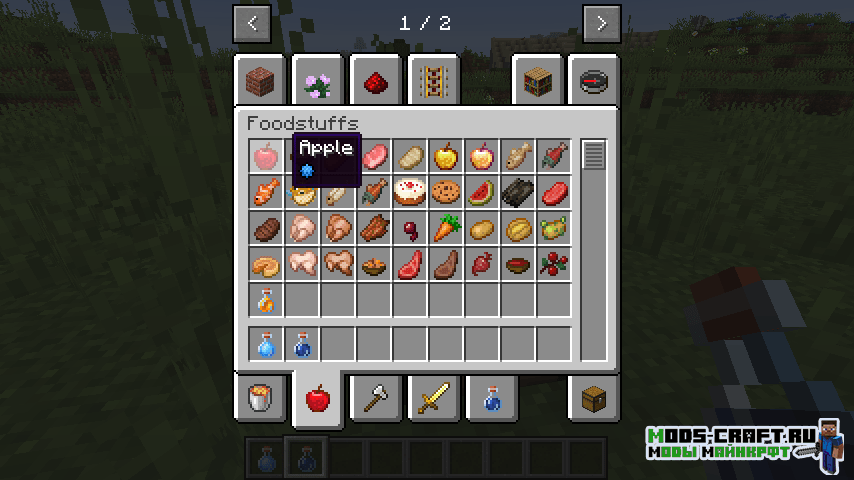Screen dimensions: 854x480
Task: Click the item list scrollbar handle
Action: 594,156
